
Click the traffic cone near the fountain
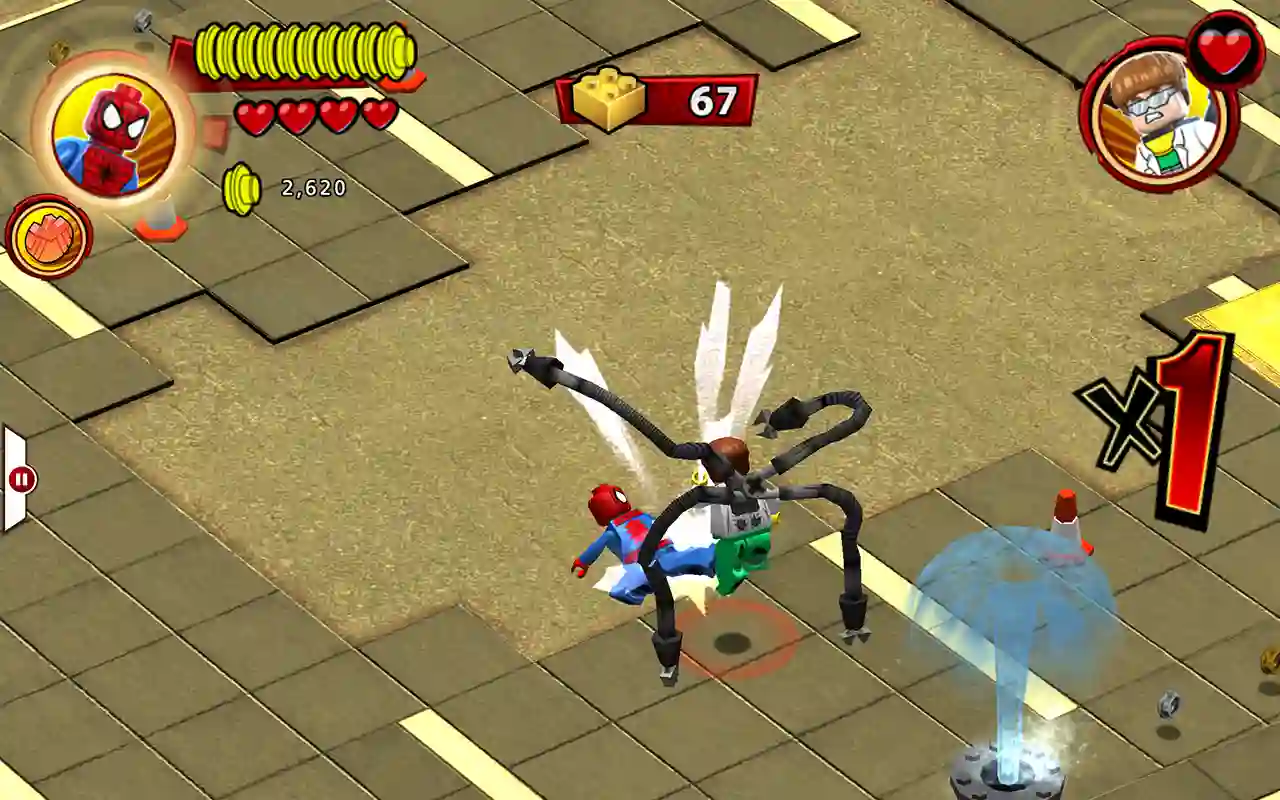(x=1063, y=525)
